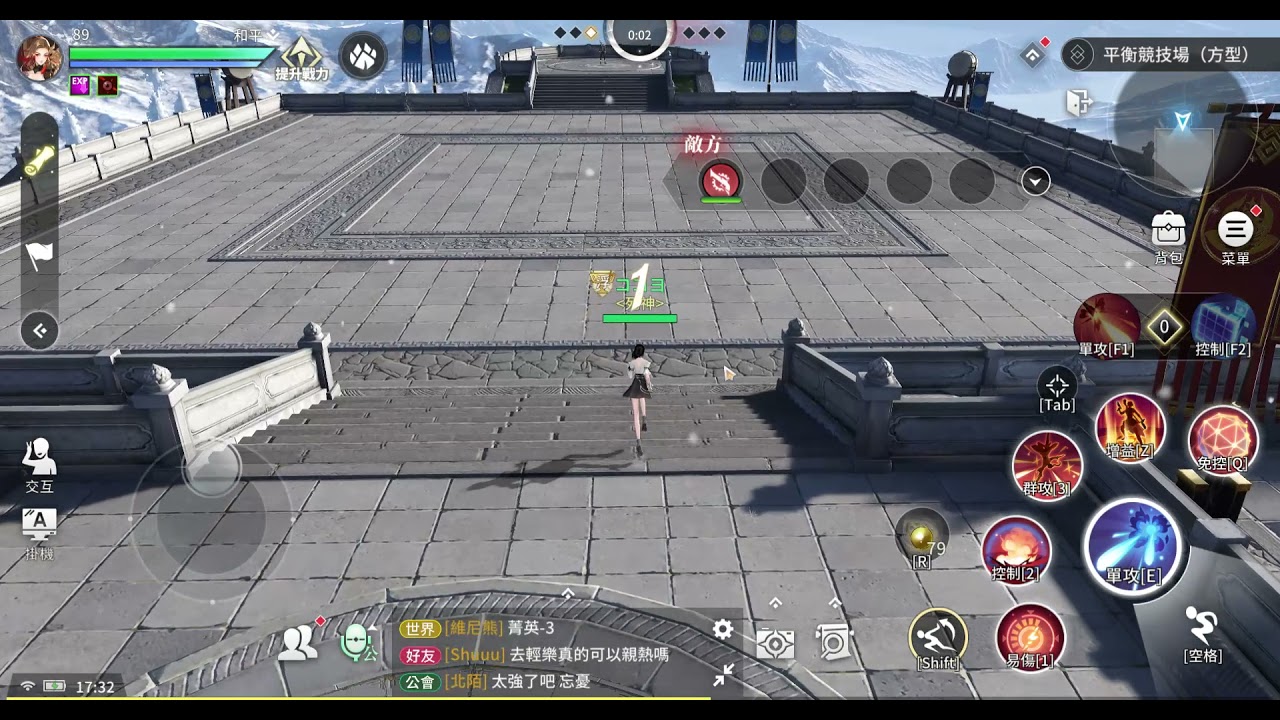This screenshot has height=720, width=1280.
Task: Click the 提升戰力 power-up icon
Action: [x=301, y=57]
